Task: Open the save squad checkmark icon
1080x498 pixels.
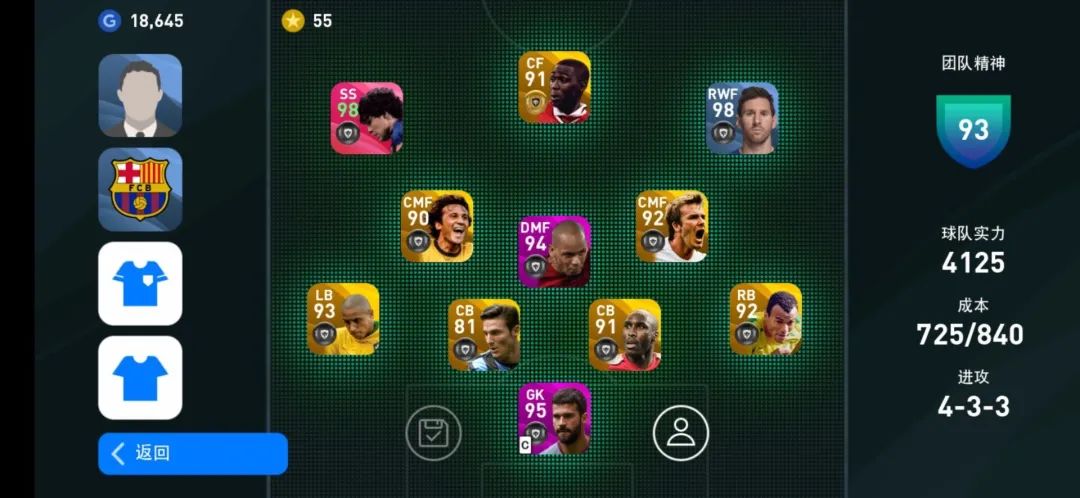Action: 433,433
